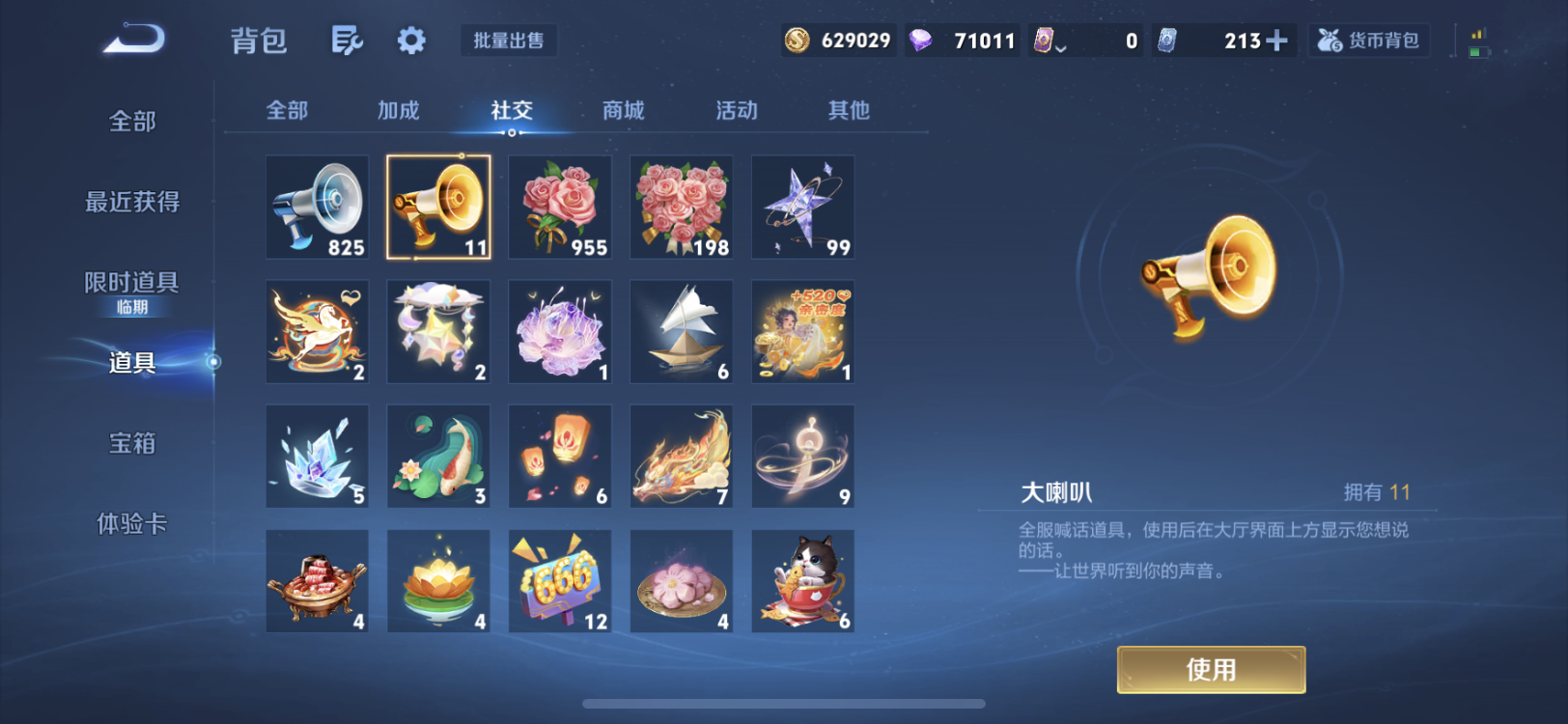Select the paper boat item

click(681, 331)
